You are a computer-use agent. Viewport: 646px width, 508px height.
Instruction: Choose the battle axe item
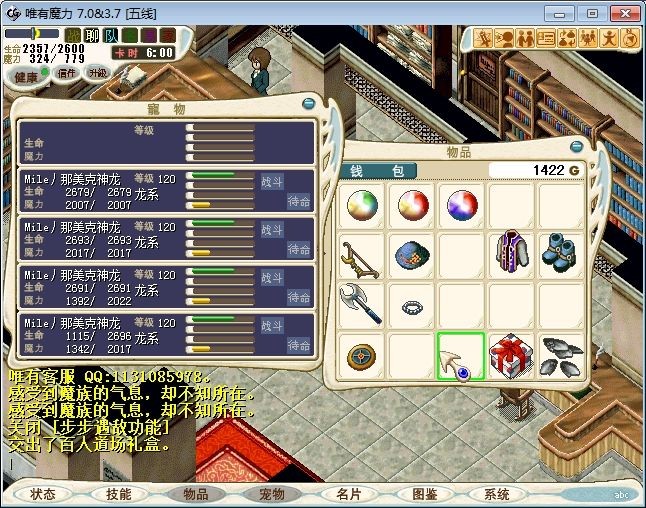(x=359, y=304)
